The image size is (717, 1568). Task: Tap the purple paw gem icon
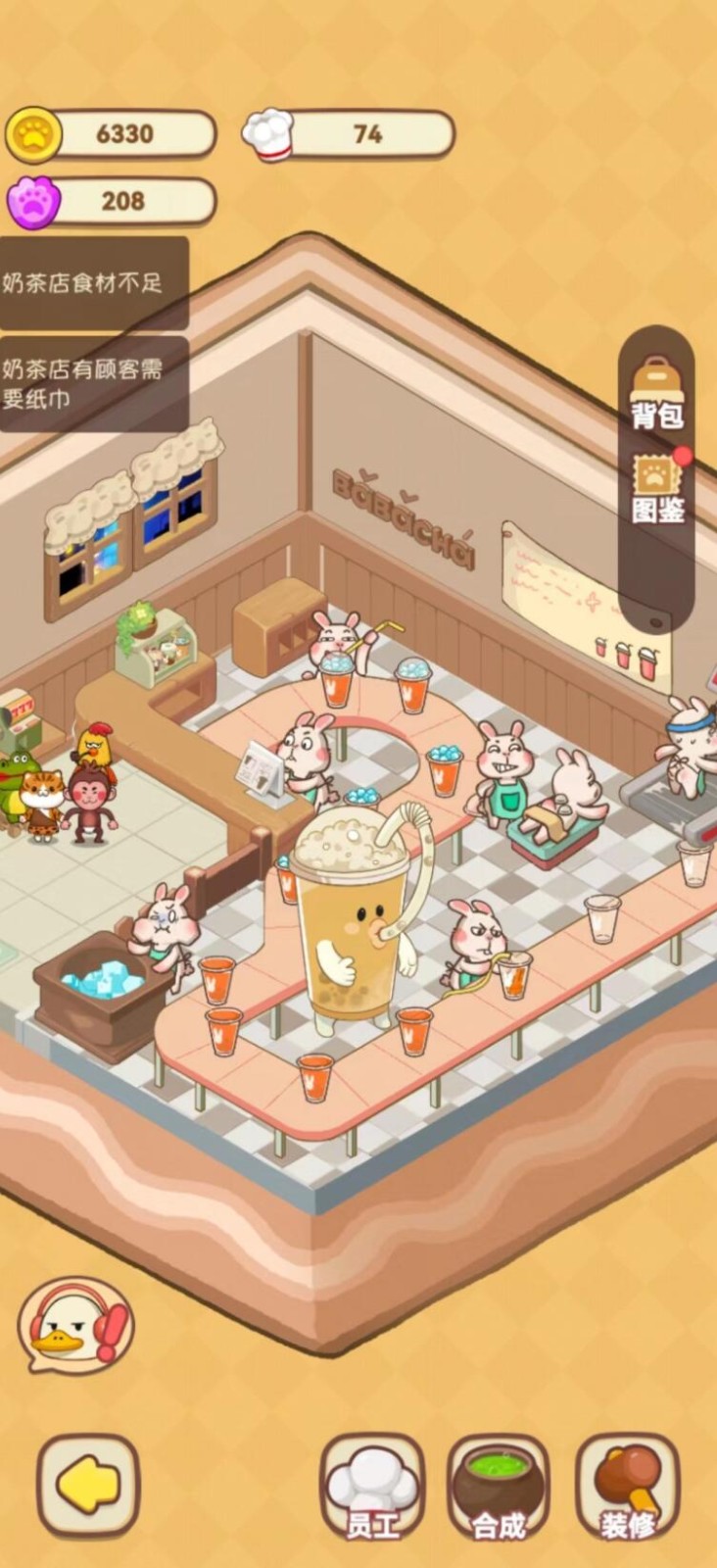[34, 201]
